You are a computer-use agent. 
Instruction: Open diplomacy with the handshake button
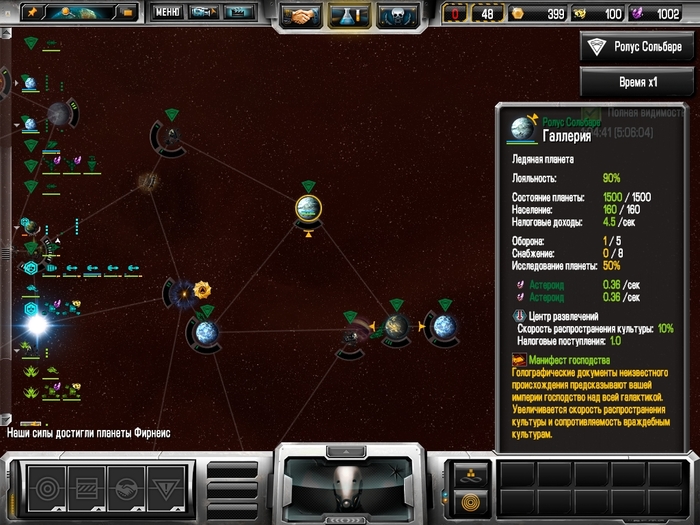pyautogui.click(x=301, y=15)
